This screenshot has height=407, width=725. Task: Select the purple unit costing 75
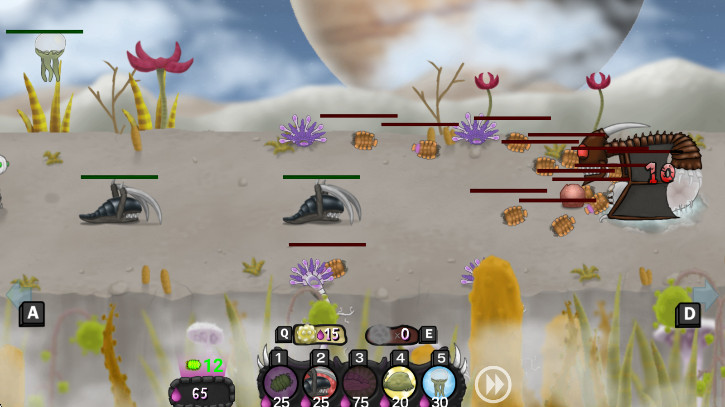click(360, 380)
